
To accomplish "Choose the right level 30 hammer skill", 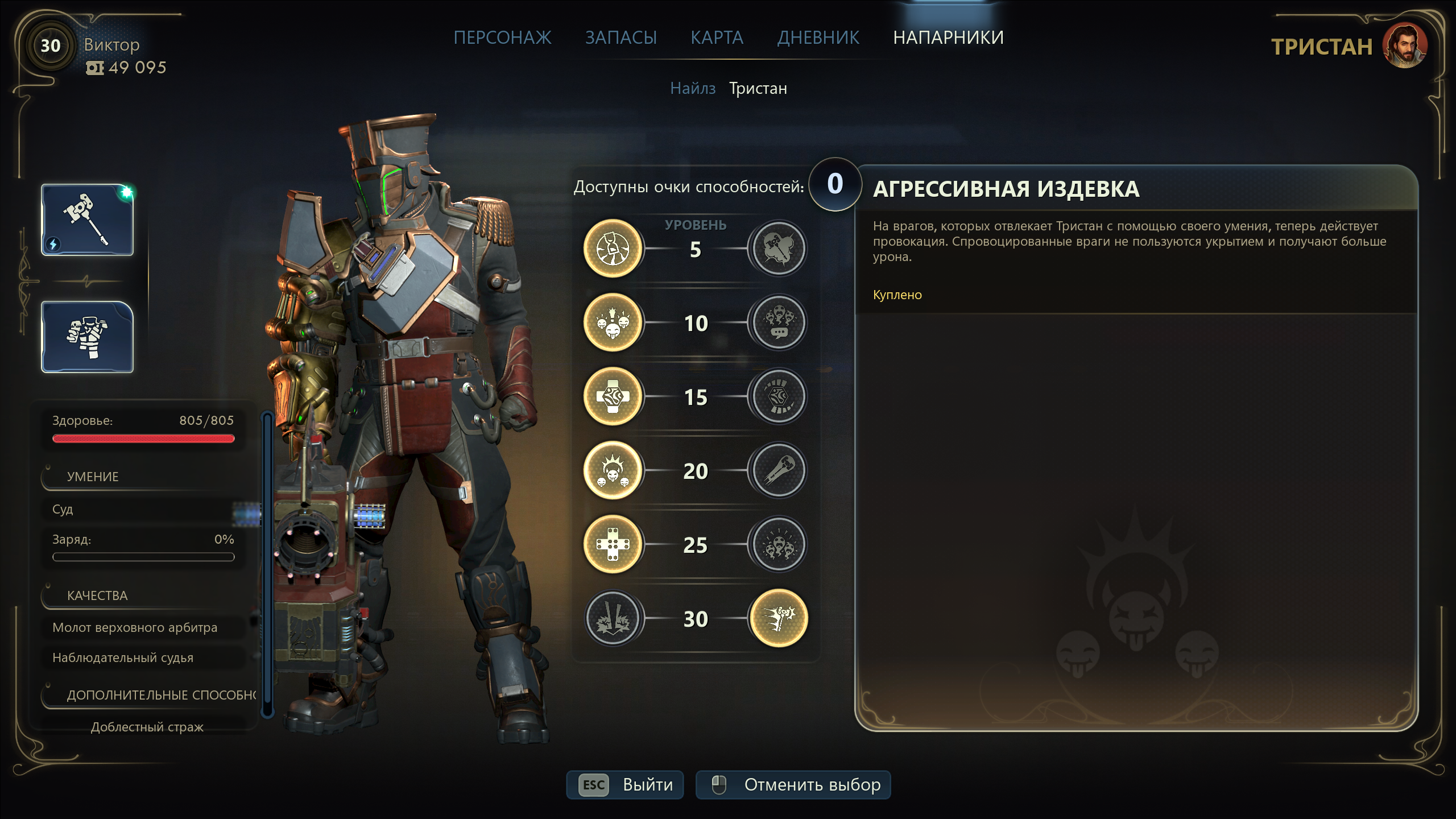I will (x=779, y=618).
